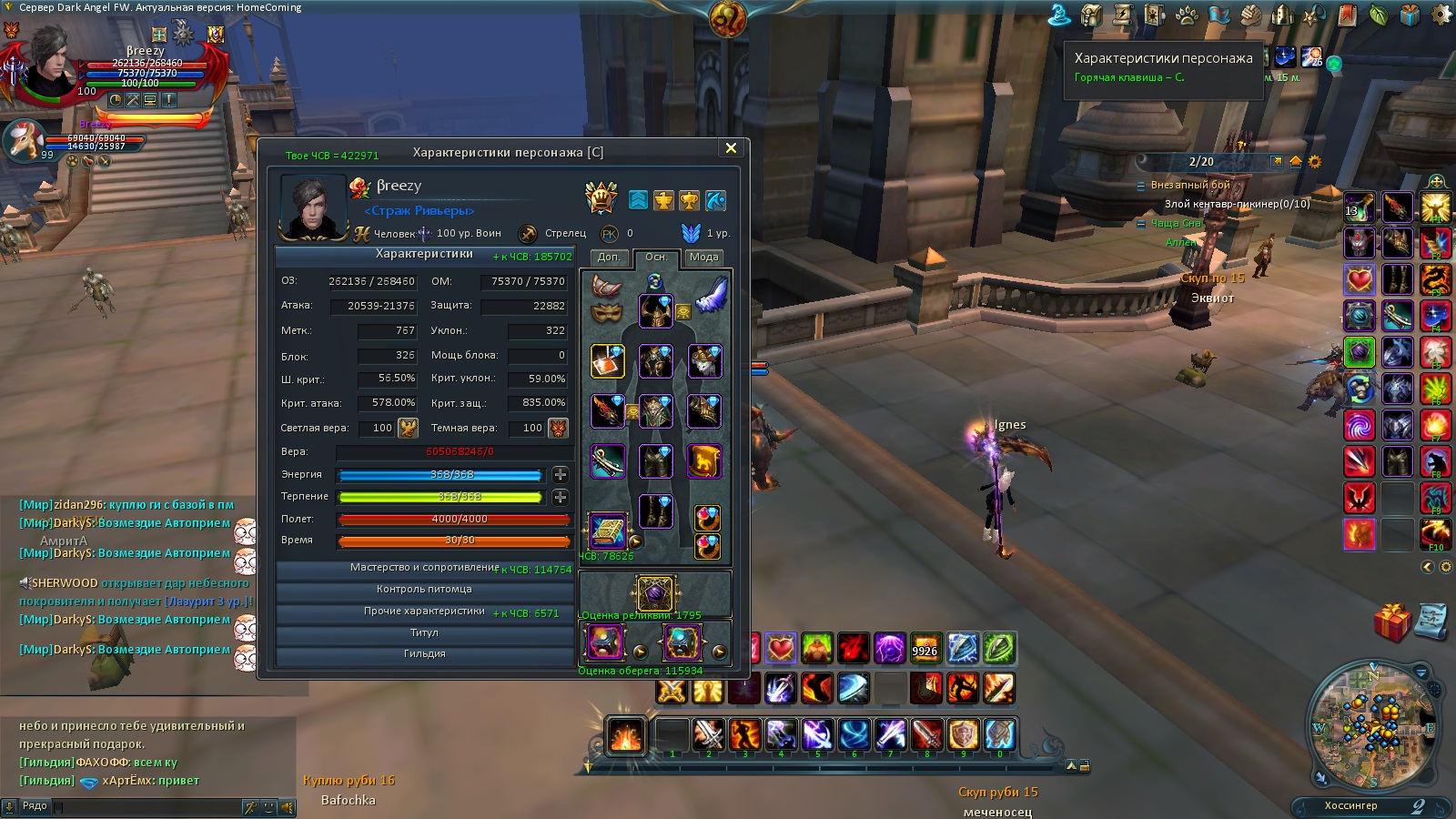
Task: Open settings with the top-right gear icon
Action: coord(1442,15)
